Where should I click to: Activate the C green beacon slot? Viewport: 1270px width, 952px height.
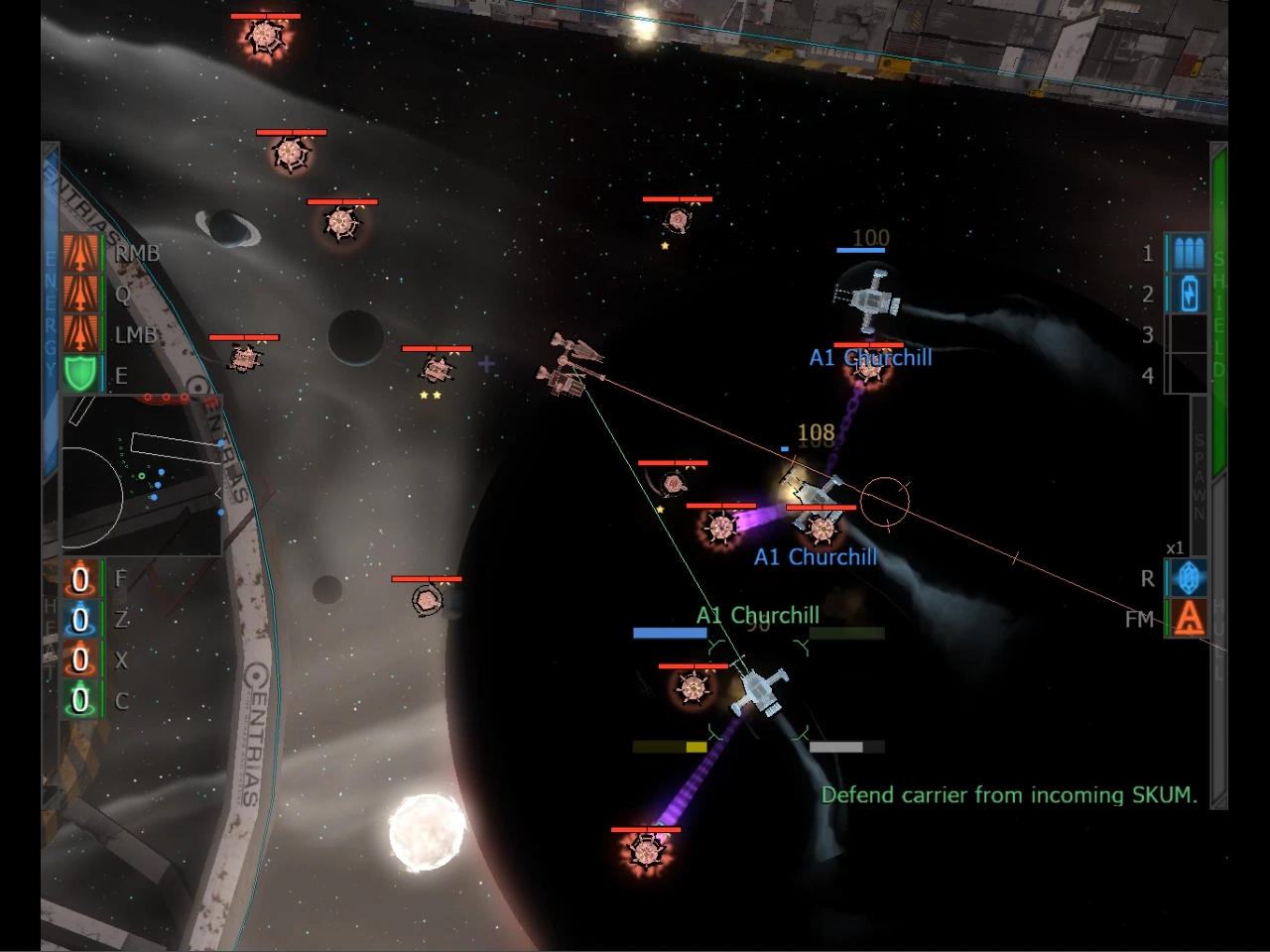tap(80, 701)
